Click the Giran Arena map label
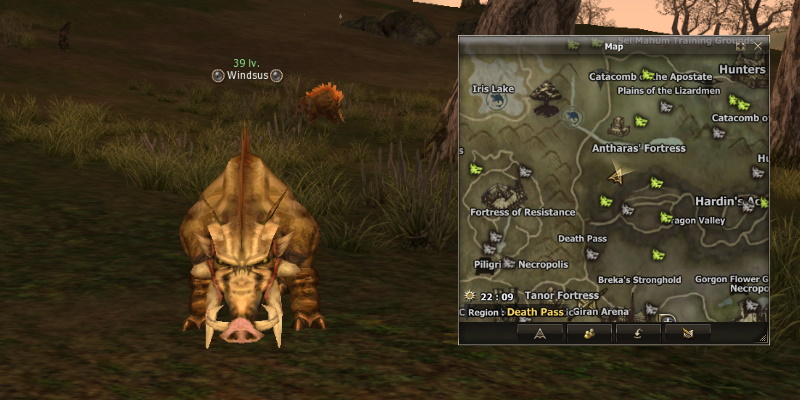 (602, 312)
